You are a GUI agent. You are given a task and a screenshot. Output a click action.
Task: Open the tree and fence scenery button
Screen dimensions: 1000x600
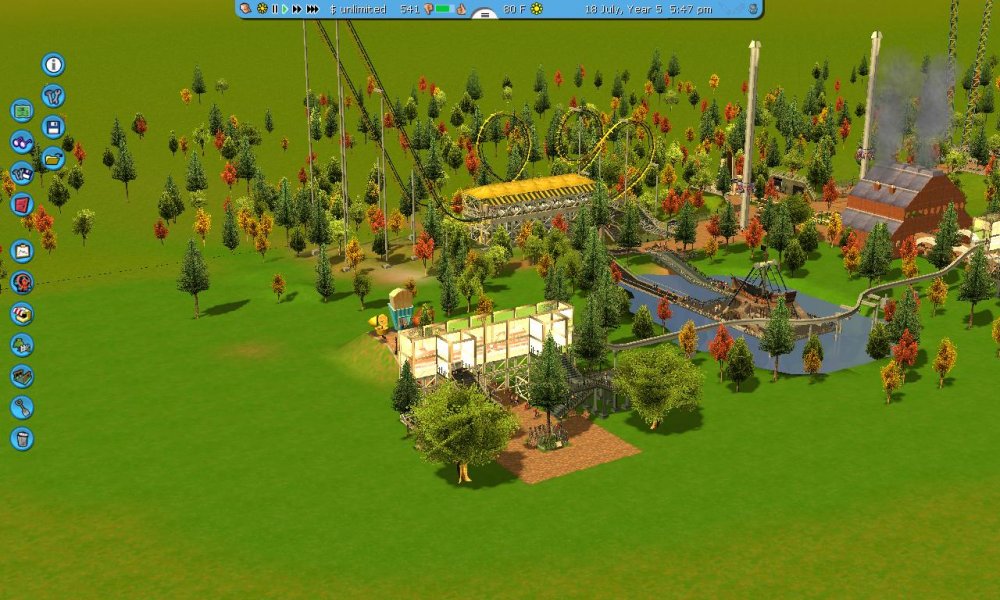[22, 345]
